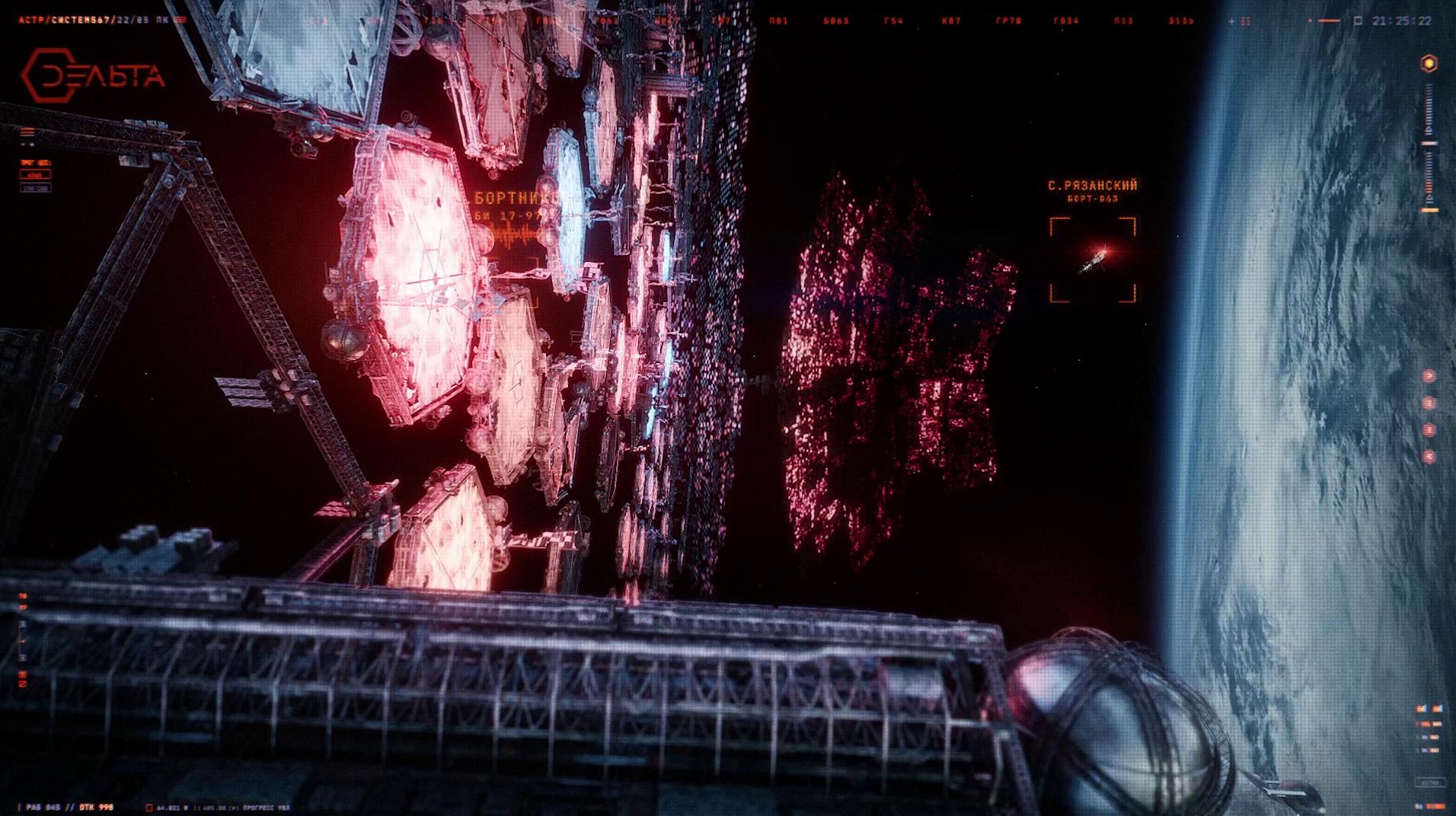This screenshot has height=816, width=1456.
Task: Choose the Б063 channel label
Action: coord(836,21)
